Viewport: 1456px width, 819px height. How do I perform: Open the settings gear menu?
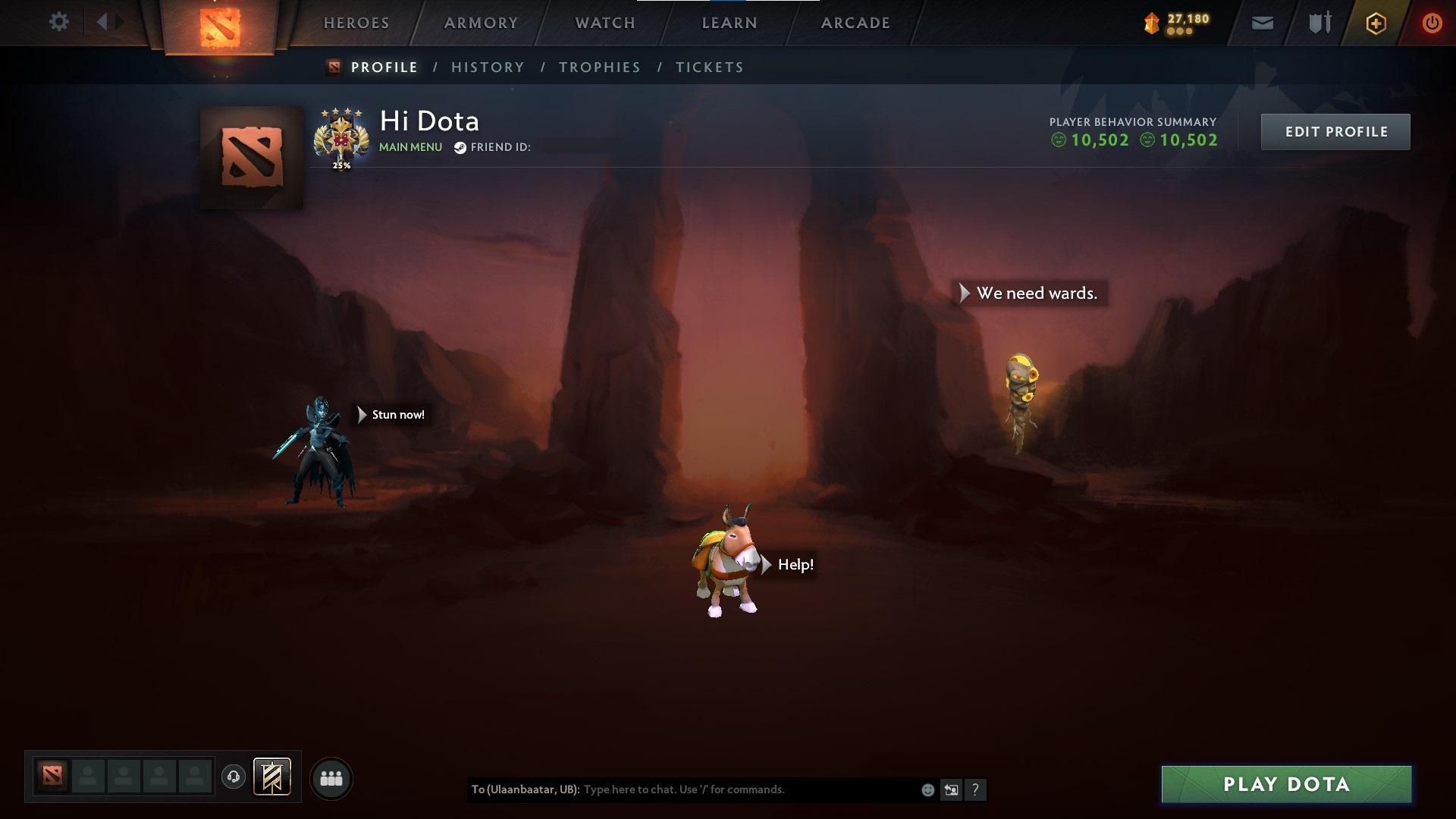pos(59,22)
